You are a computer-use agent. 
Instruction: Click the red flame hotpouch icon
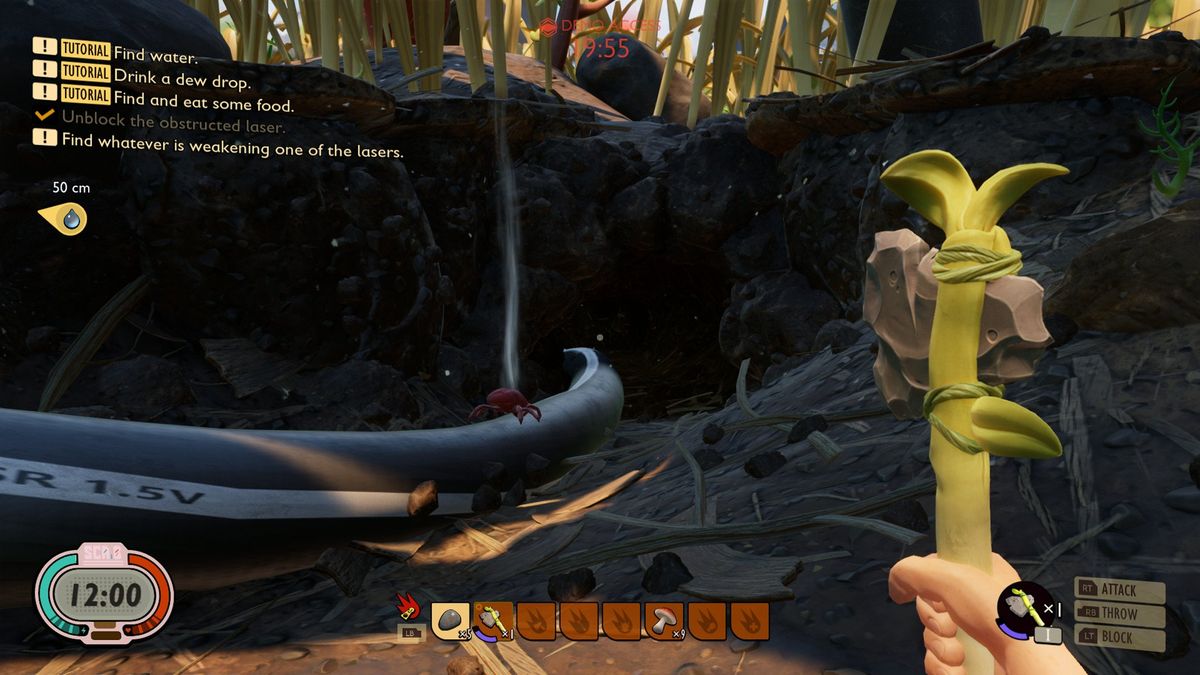click(409, 607)
